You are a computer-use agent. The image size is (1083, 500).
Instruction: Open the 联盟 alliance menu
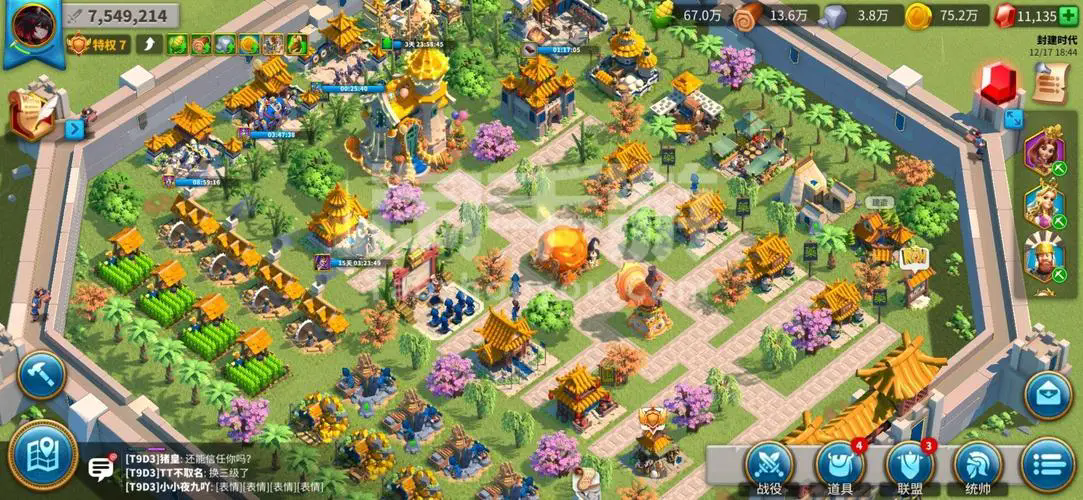click(x=910, y=466)
